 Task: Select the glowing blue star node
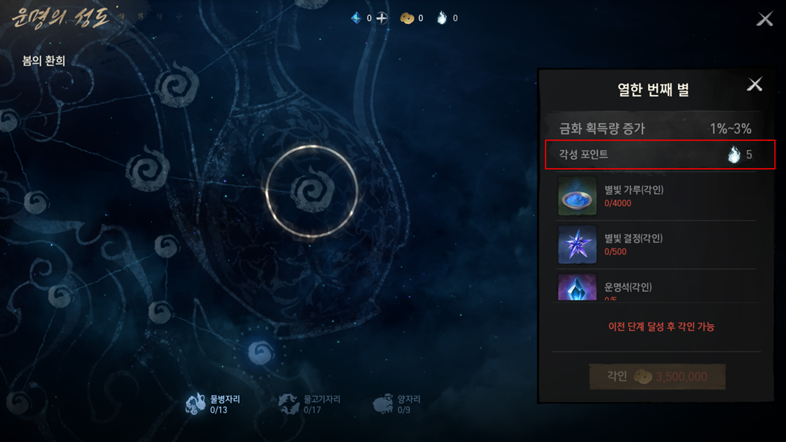(261, 353)
